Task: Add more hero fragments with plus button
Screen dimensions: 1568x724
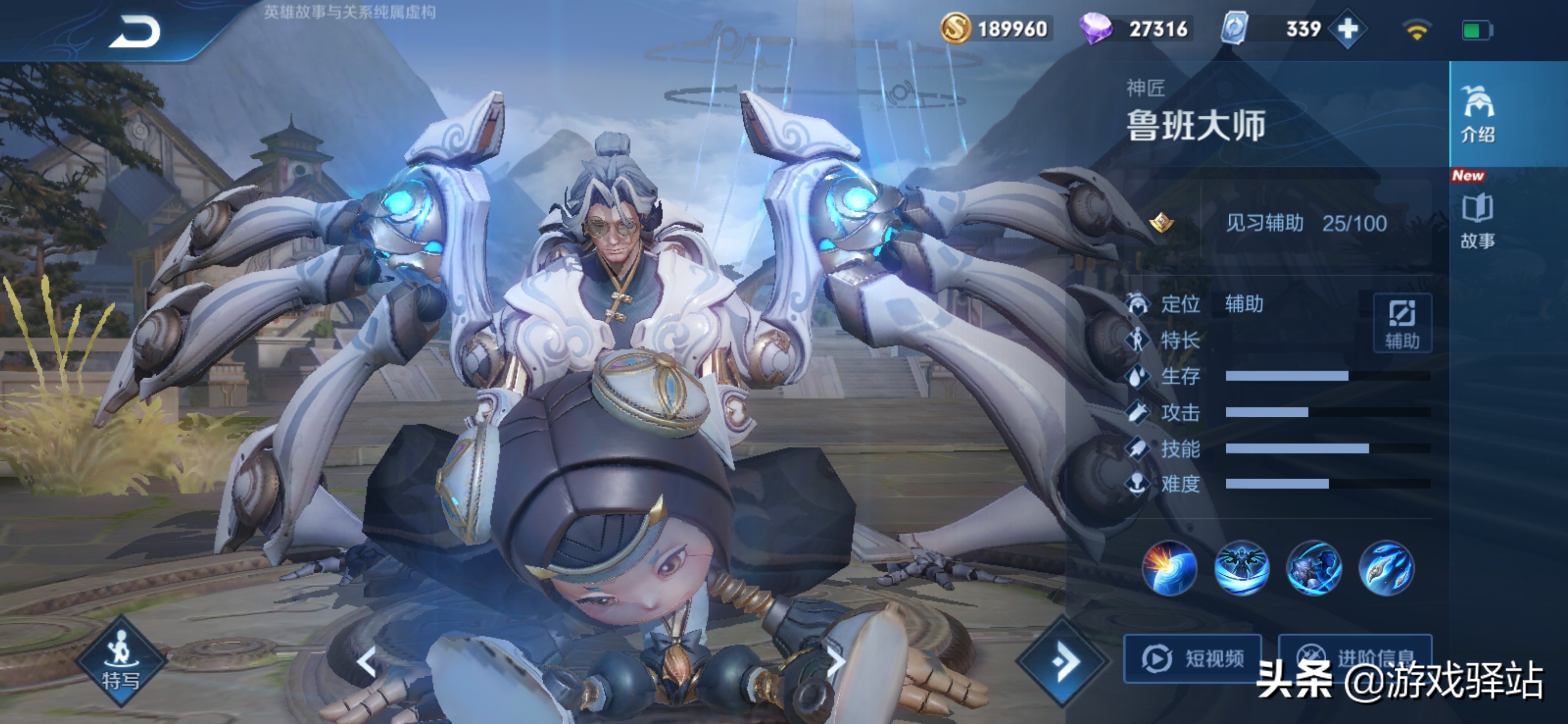Action: coord(1347,29)
